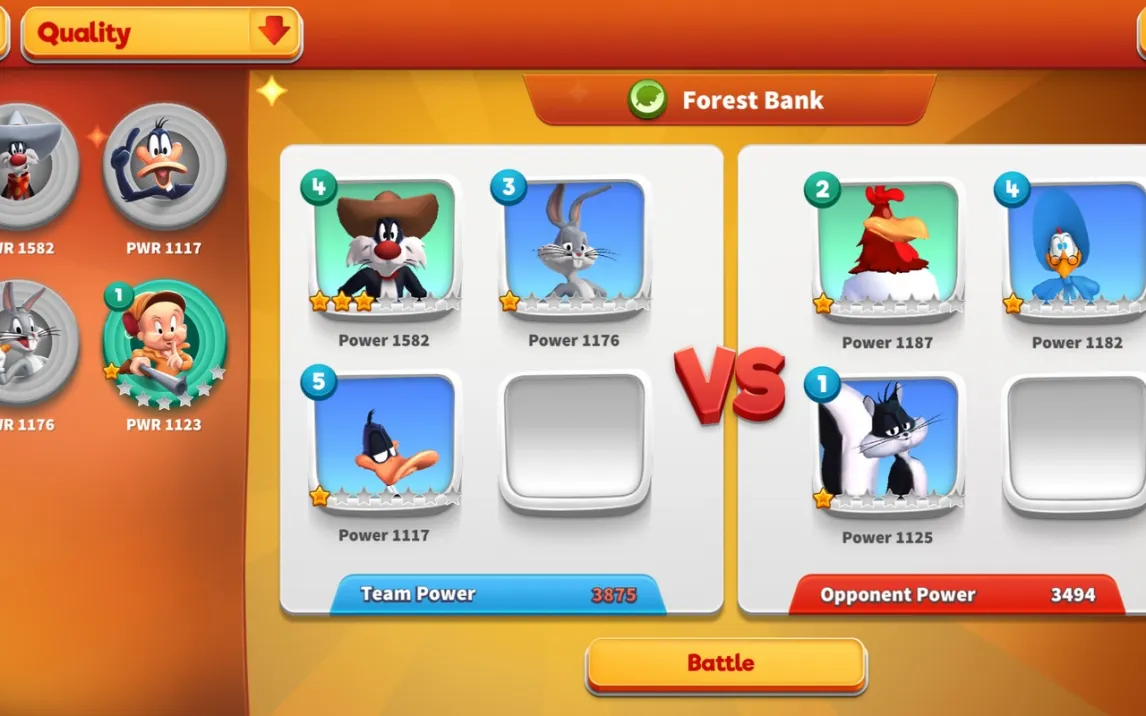Tap Elmer Fudd roster portrait PWR 1123
The image size is (1146, 716).
164,344
